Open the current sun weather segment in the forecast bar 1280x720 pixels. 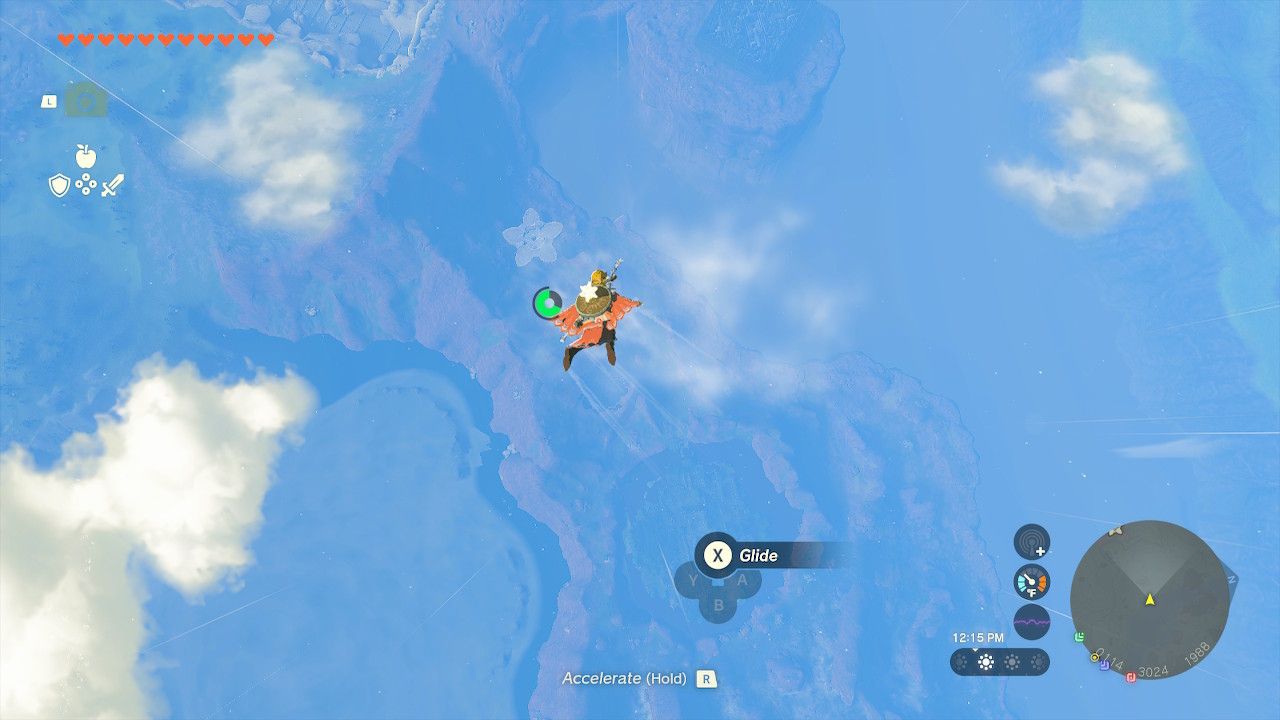(984, 662)
